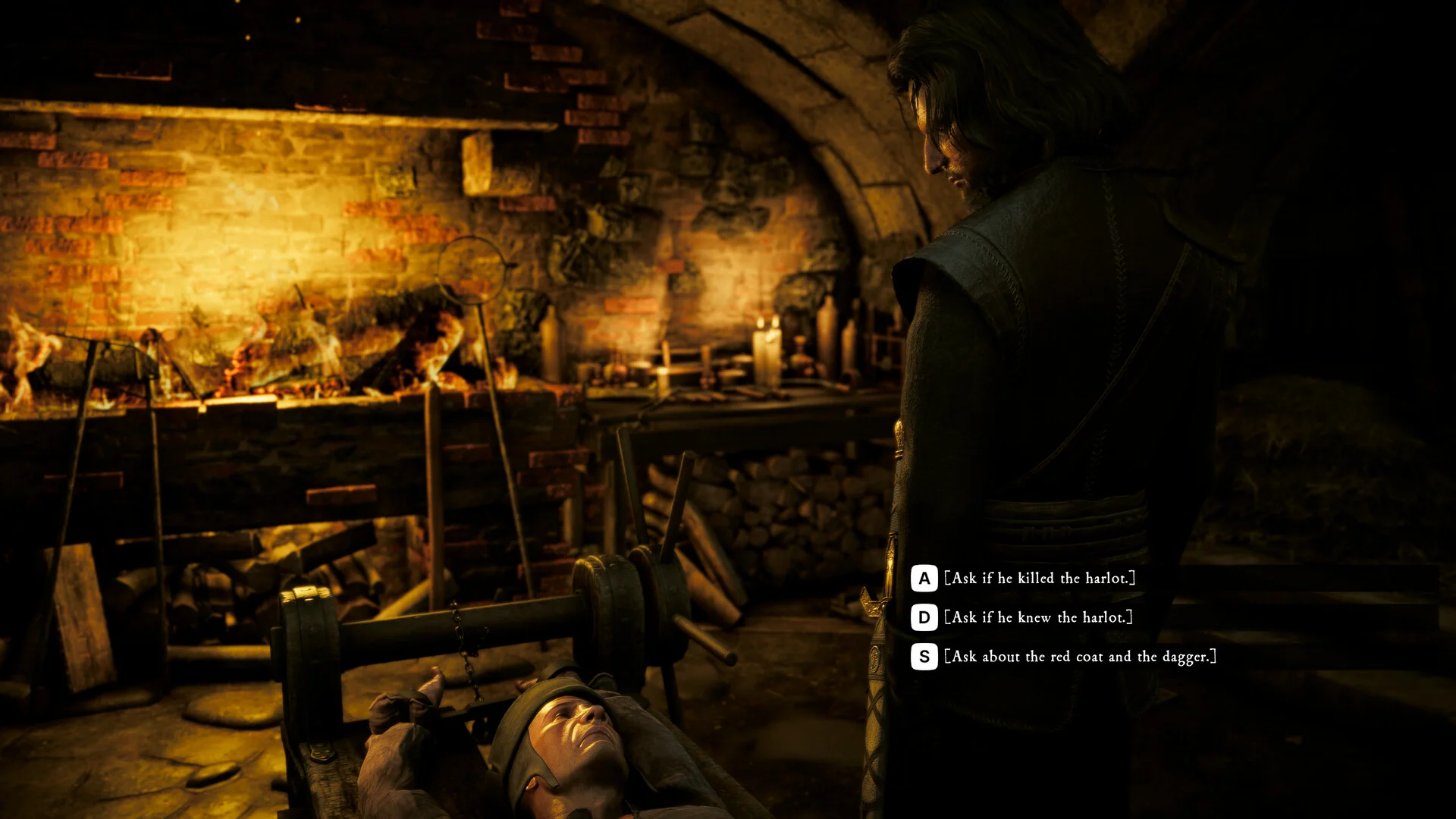Click the S key prompt badge
1456x819 pixels.
pyautogui.click(x=923, y=657)
